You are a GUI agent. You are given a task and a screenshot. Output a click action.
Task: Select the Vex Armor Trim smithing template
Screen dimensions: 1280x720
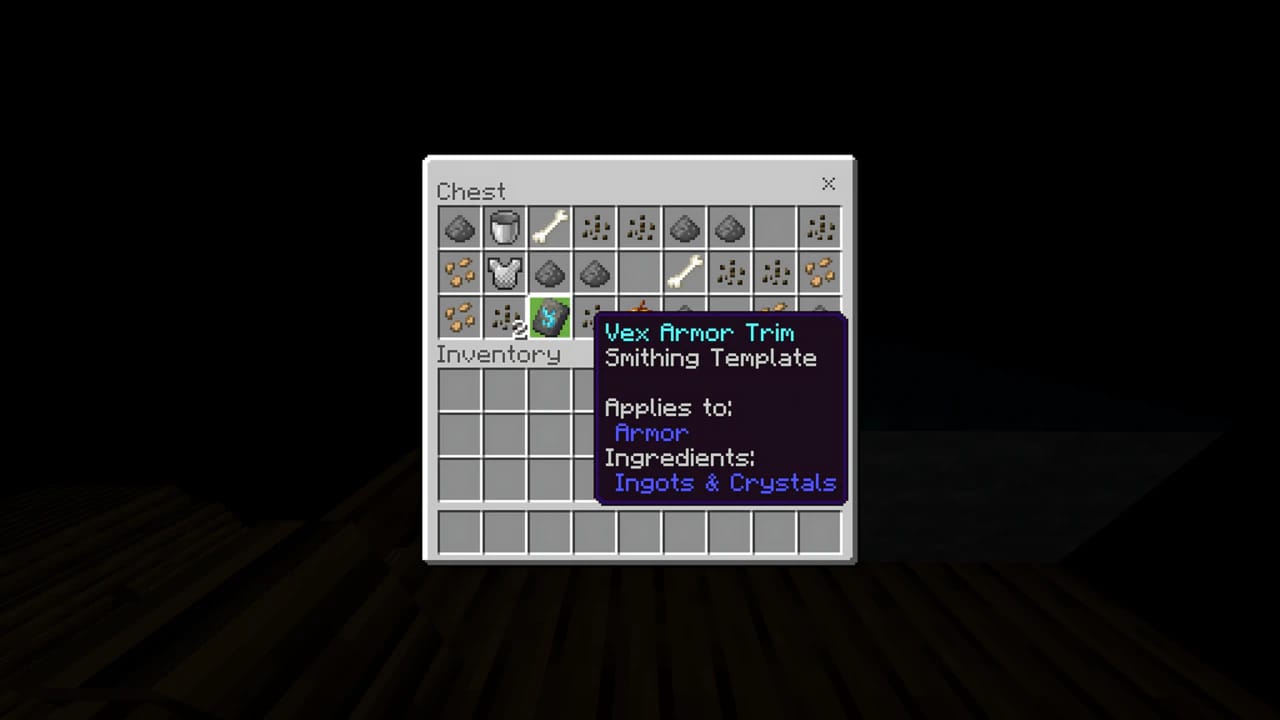(x=549, y=318)
